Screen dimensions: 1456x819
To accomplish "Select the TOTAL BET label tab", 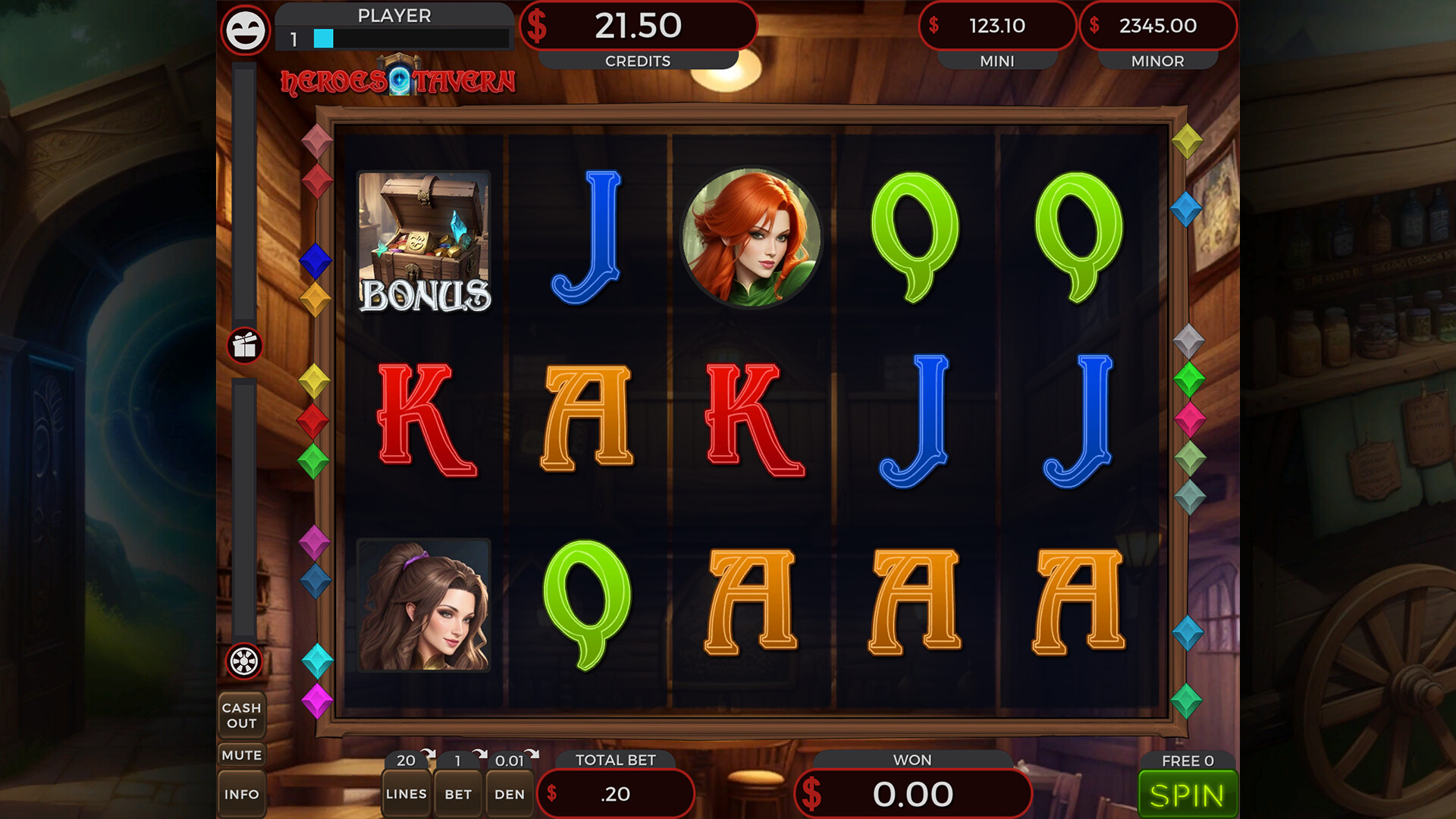I will [617, 761].
